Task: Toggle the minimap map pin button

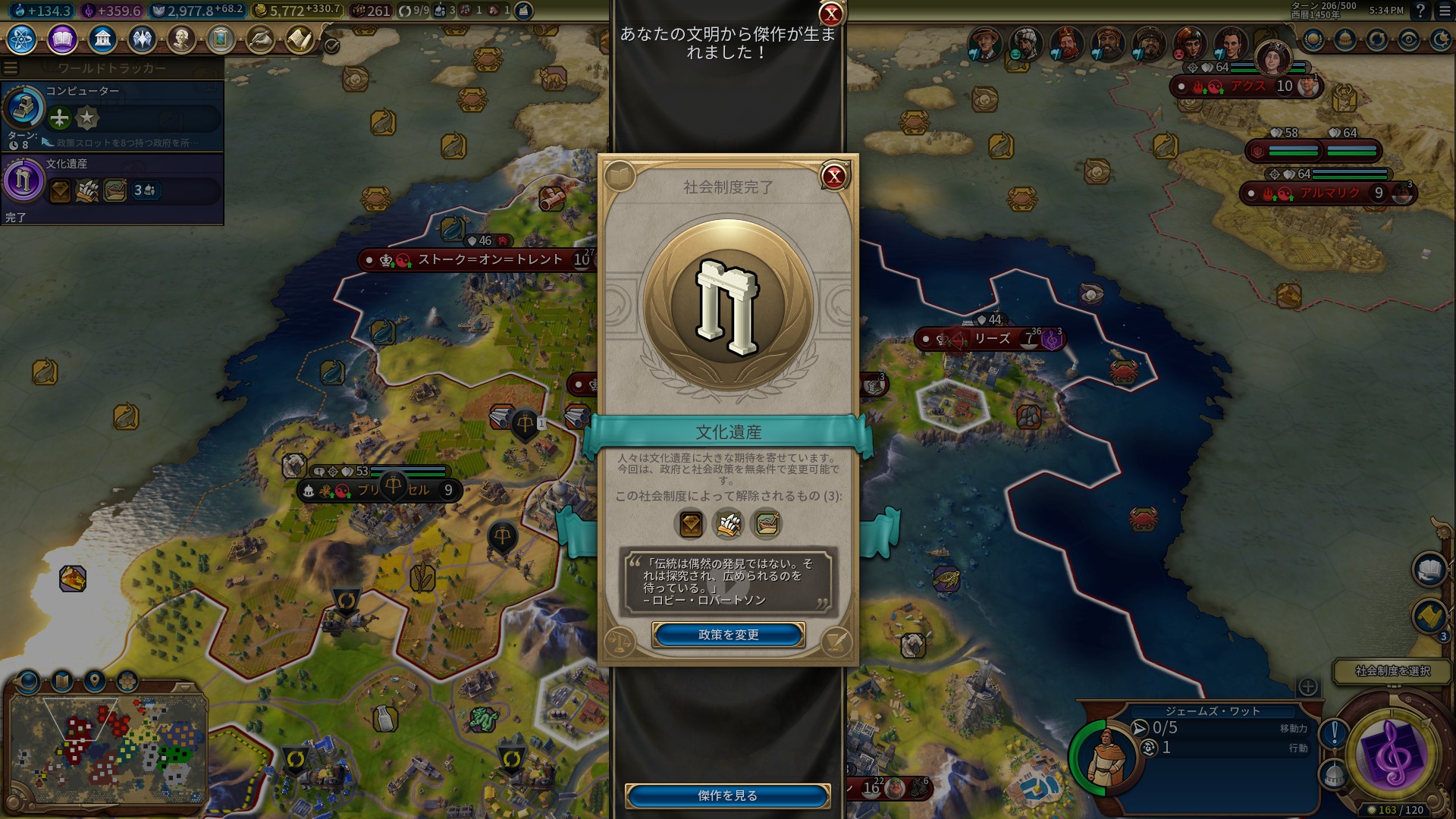Action: (x=95, y=680)
